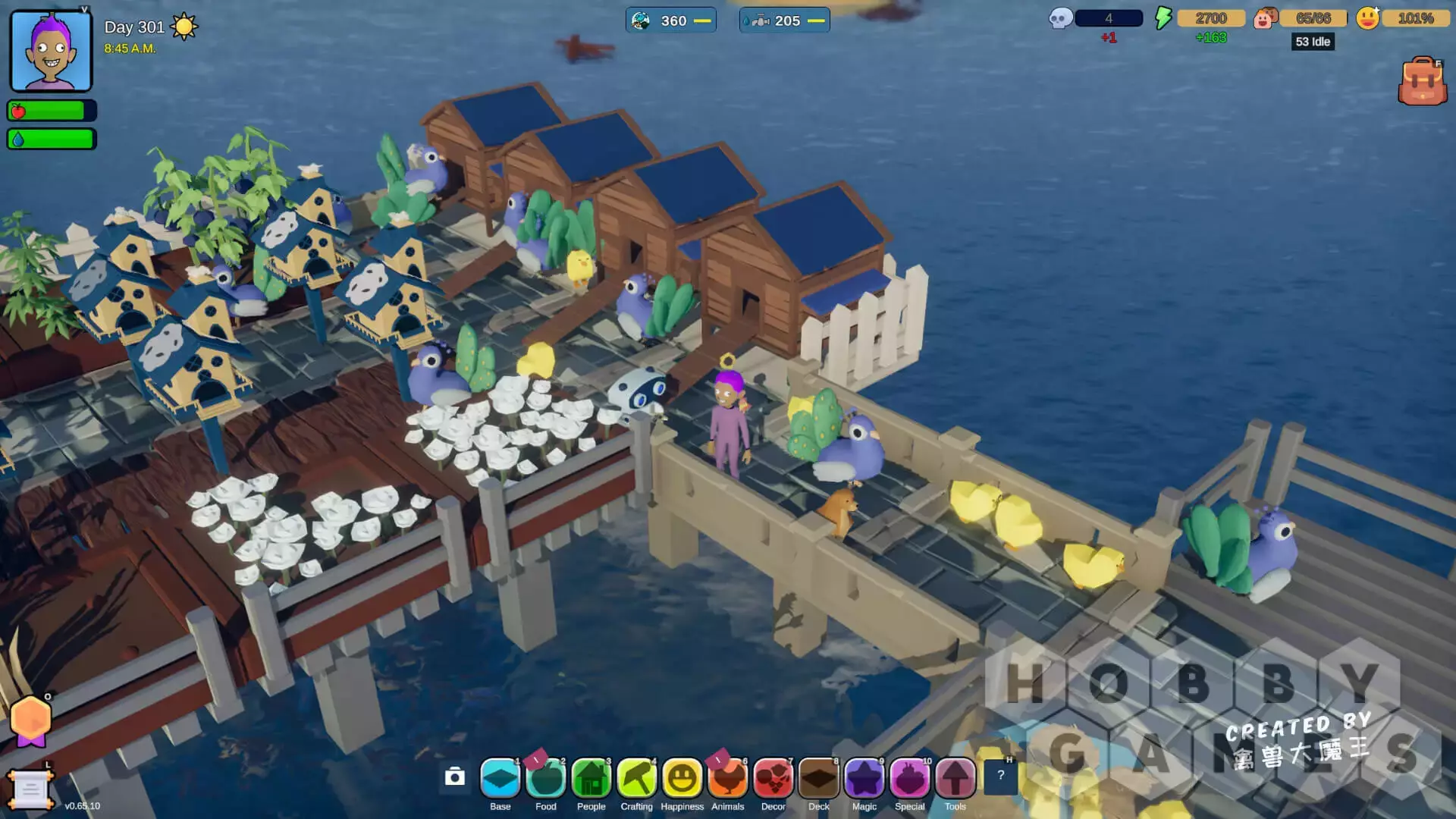
Task: Select the Animals category
Action: 728,779
